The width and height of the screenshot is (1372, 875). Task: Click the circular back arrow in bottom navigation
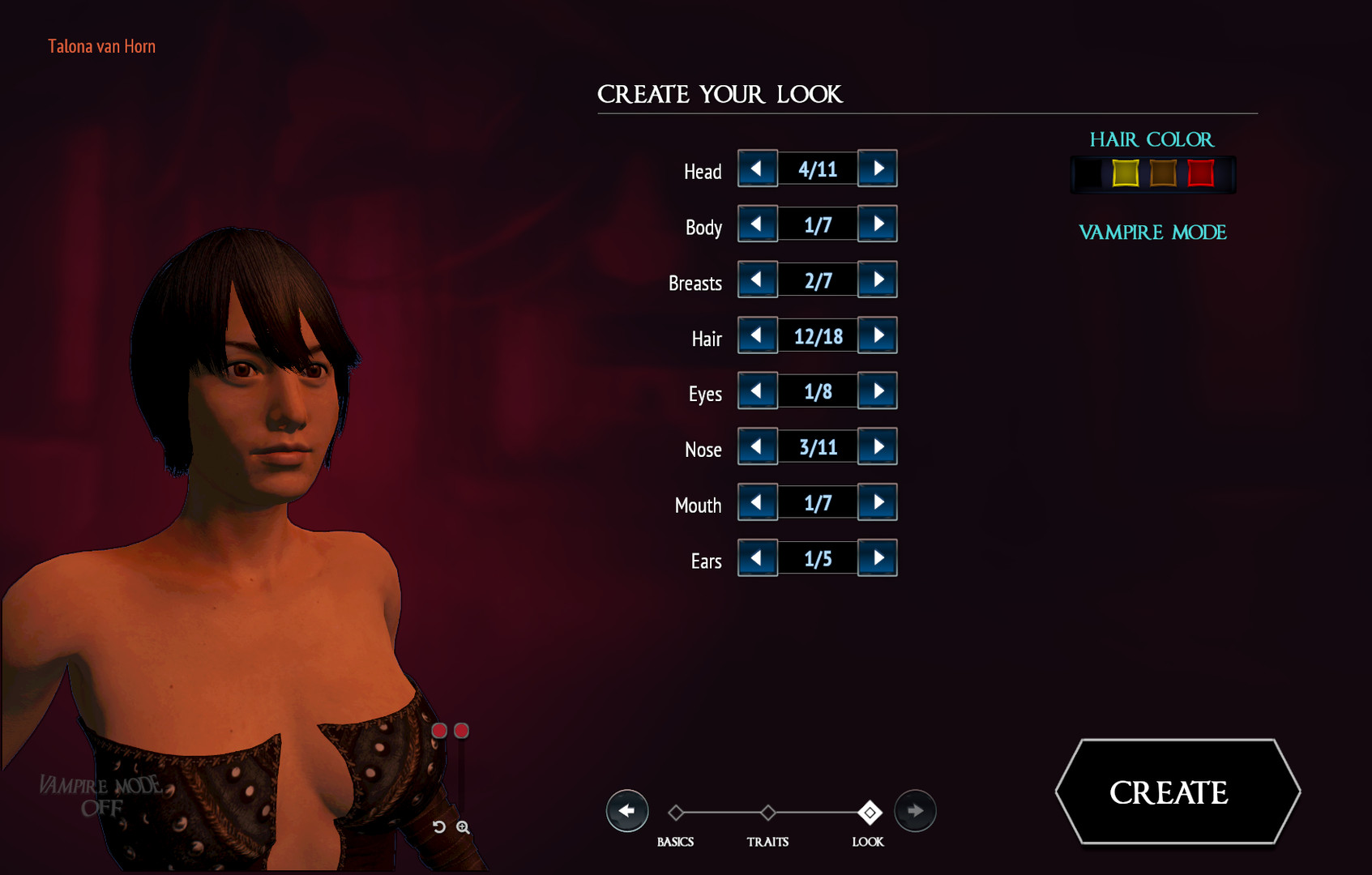[x=627, y=811]
